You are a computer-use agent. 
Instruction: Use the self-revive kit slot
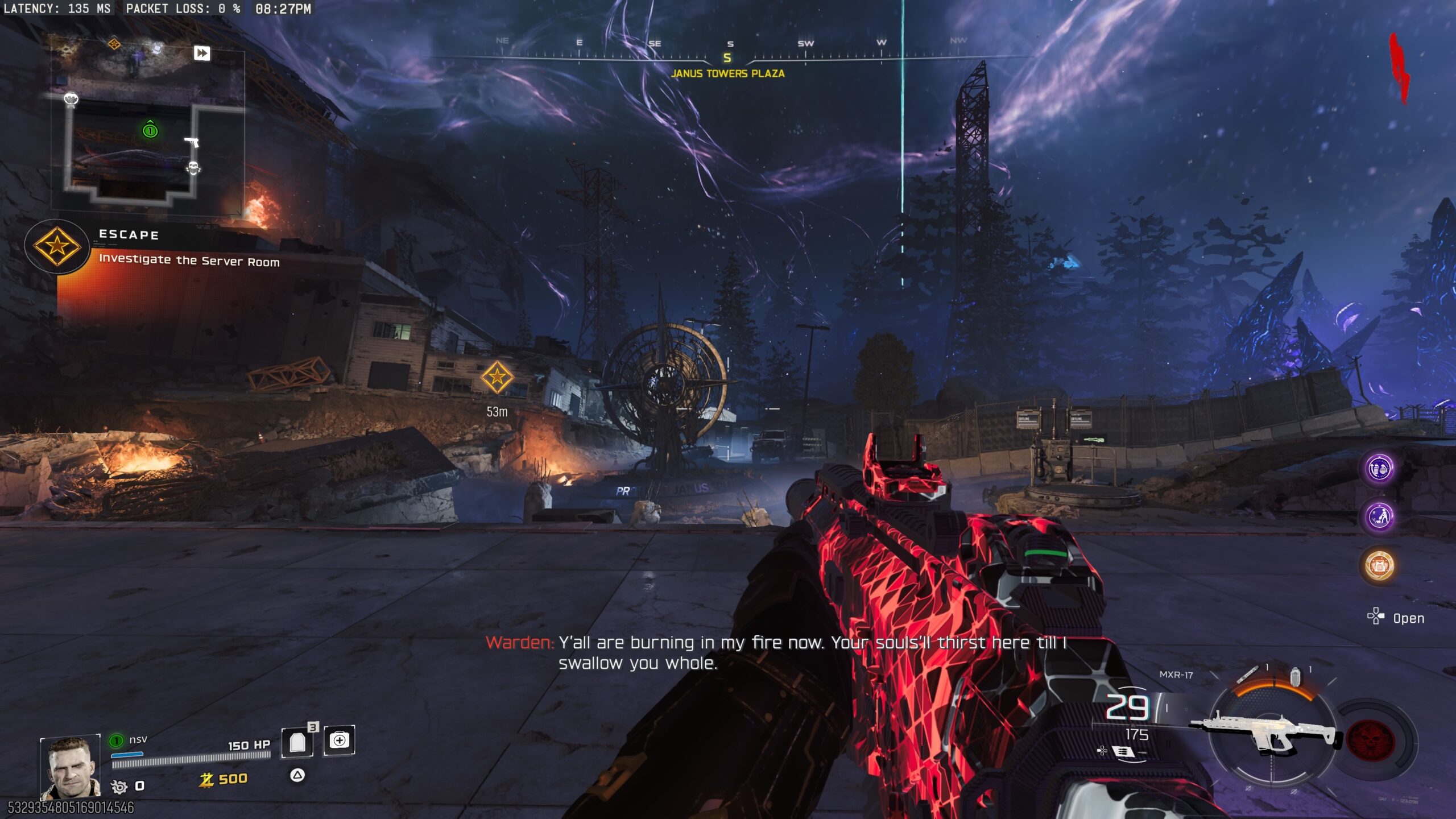tap(340, 741)
